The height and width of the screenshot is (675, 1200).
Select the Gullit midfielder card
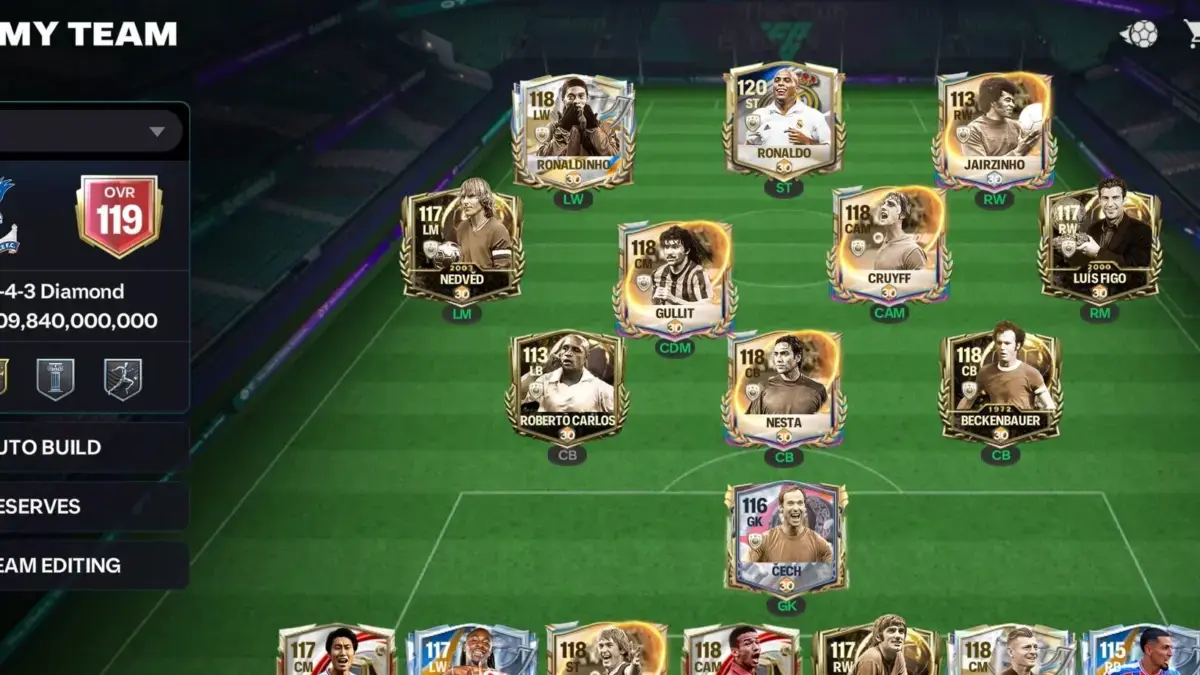pos(675,278)
